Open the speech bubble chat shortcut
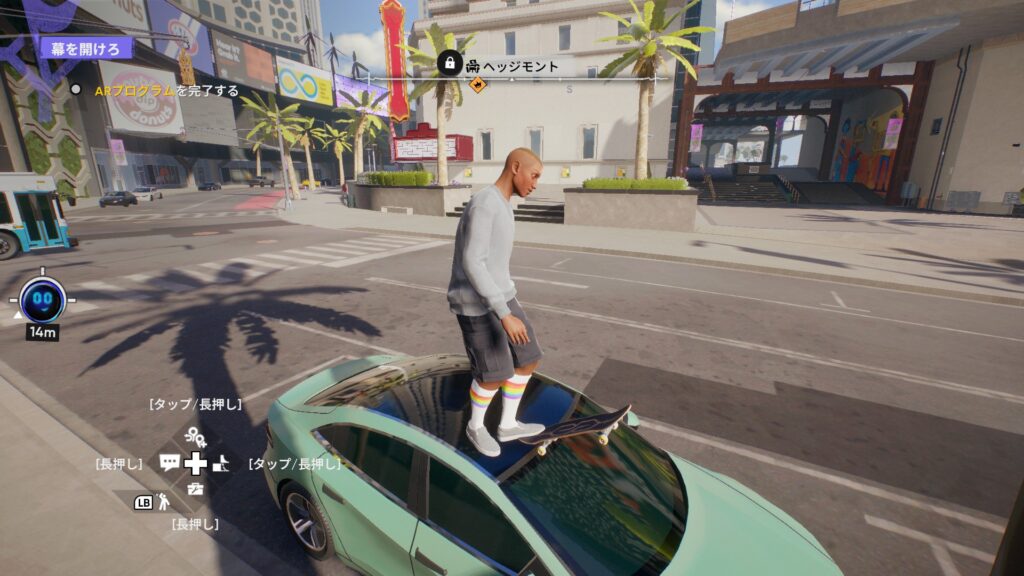1024x576 pixels. pos(169,463)
